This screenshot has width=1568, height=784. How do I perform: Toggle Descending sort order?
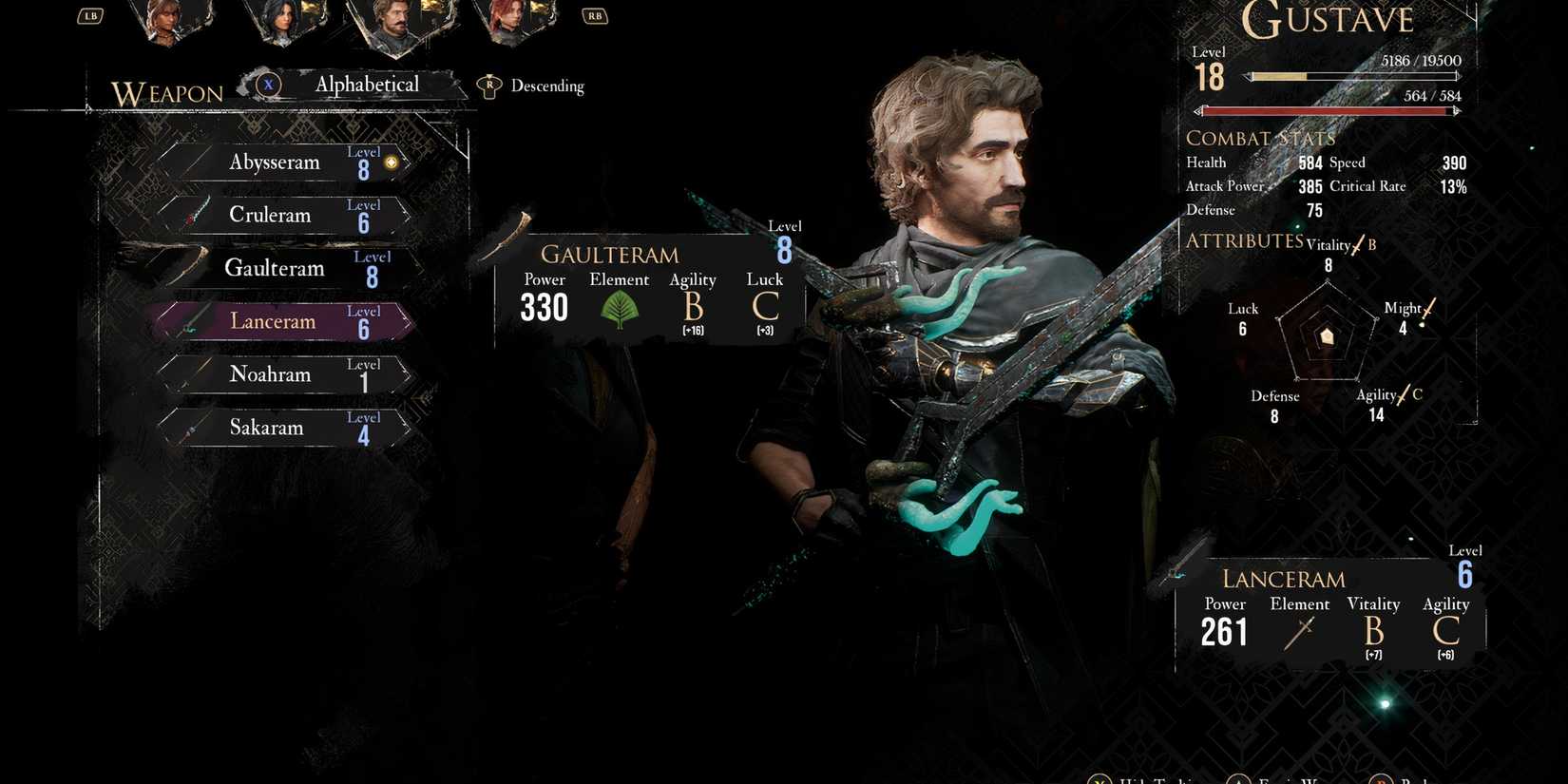tap(547, 86)
